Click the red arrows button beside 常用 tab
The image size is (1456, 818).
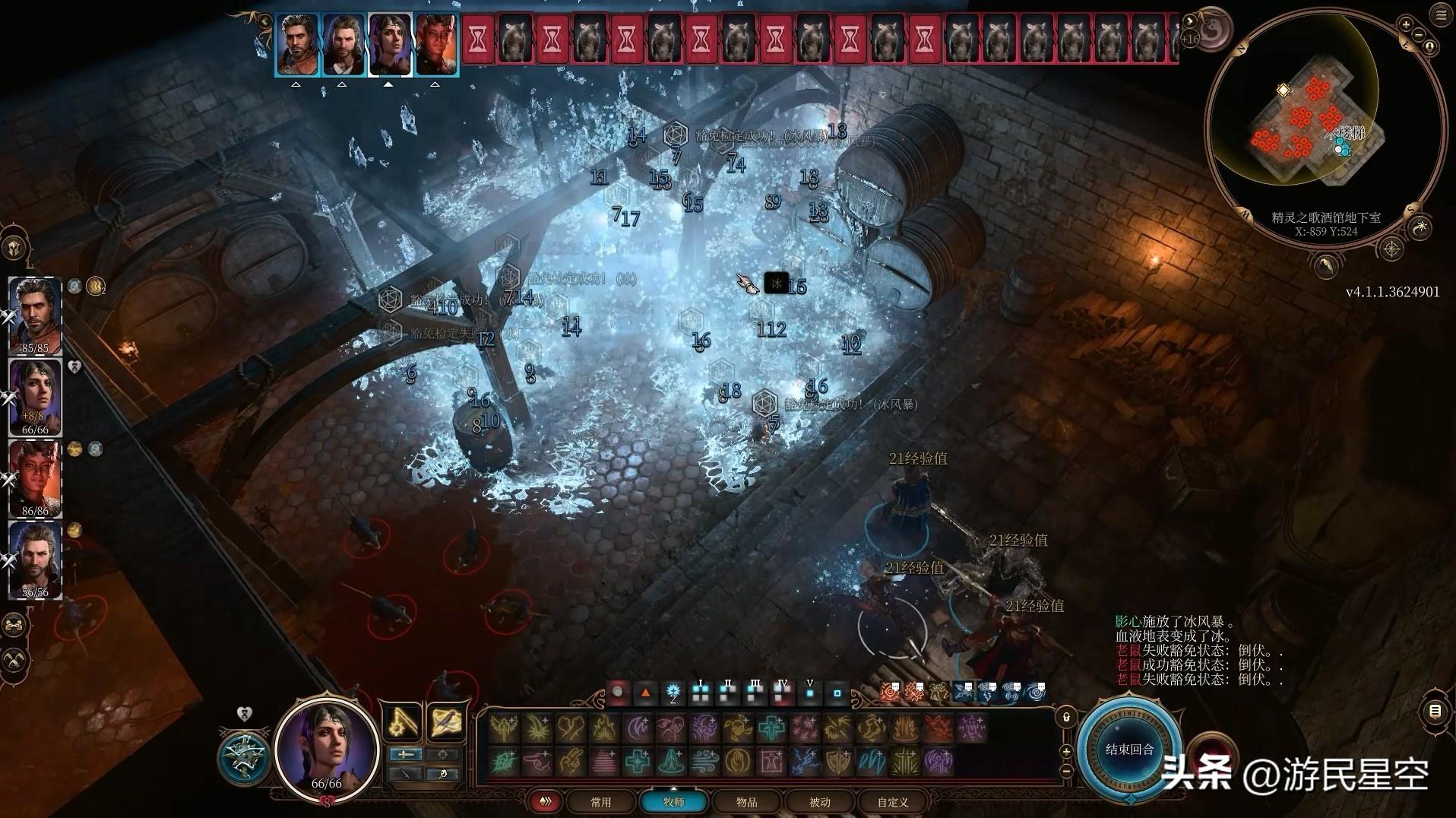click(x=546, y=802)
